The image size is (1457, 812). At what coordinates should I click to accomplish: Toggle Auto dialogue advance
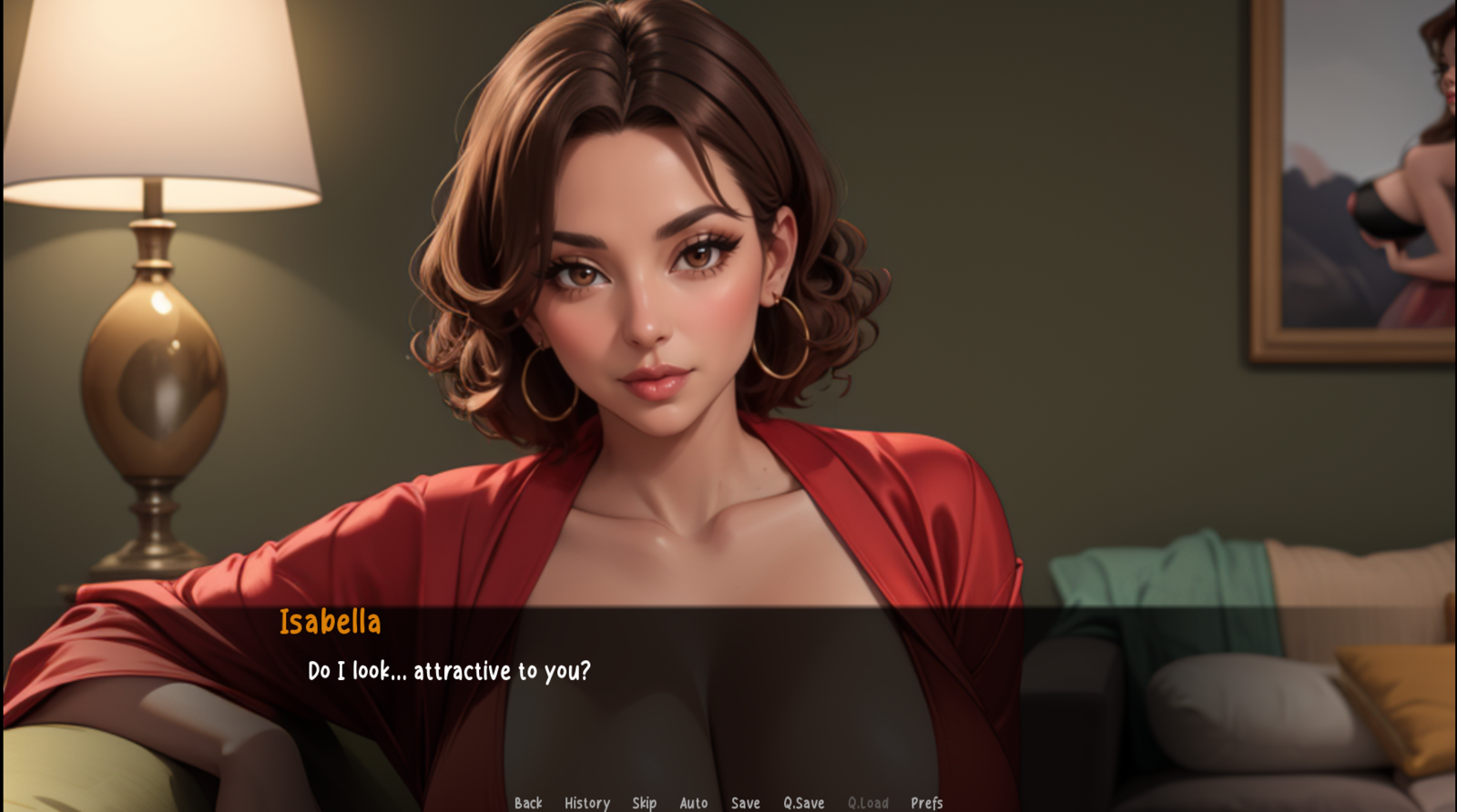pos(693,802)
